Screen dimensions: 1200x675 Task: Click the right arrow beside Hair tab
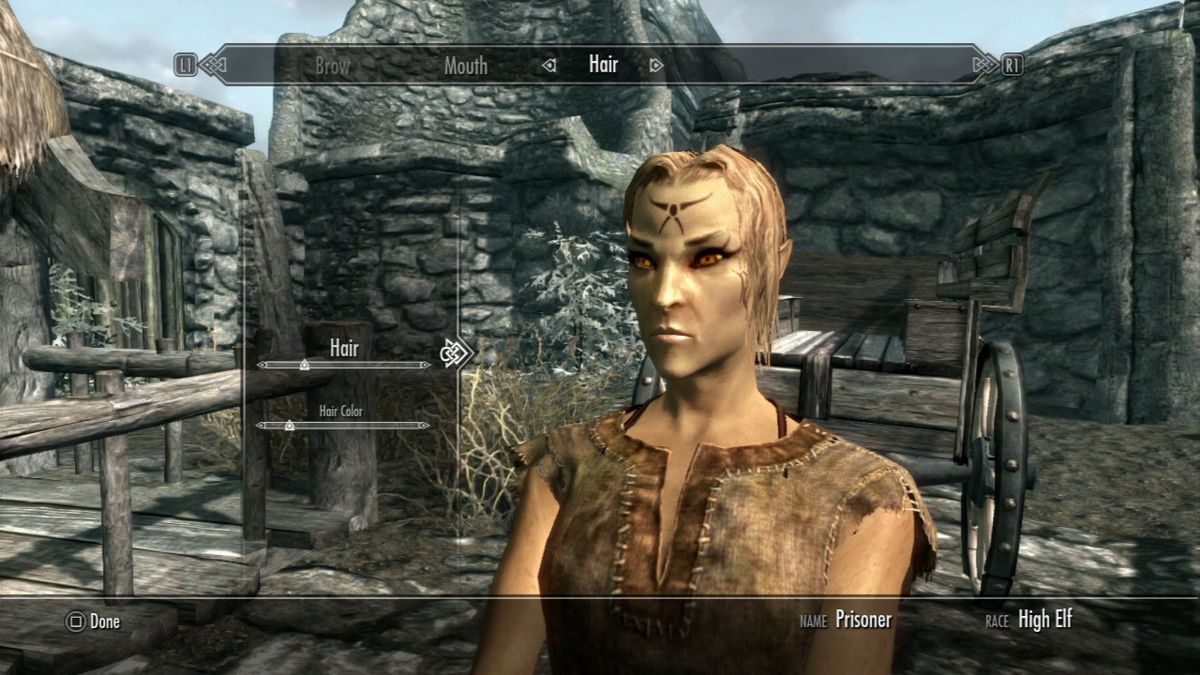coord(656,66)
